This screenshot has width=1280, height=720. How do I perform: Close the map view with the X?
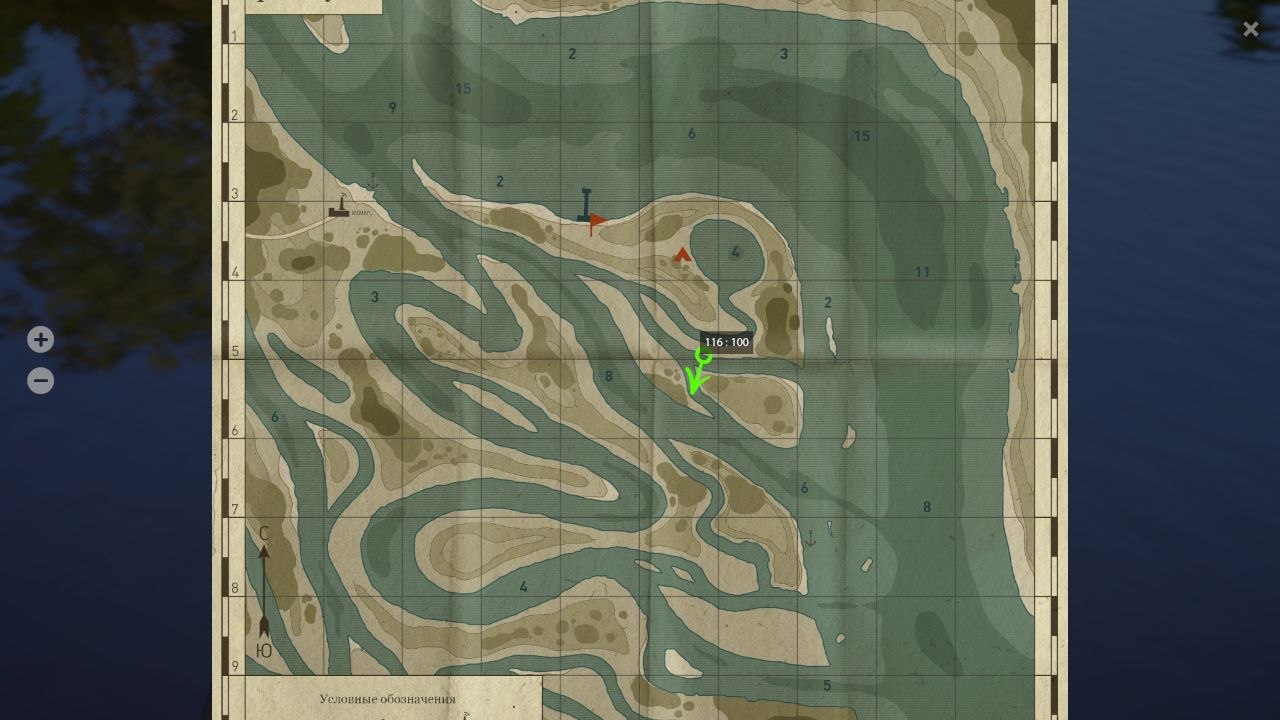click(x=1250, y=28)
